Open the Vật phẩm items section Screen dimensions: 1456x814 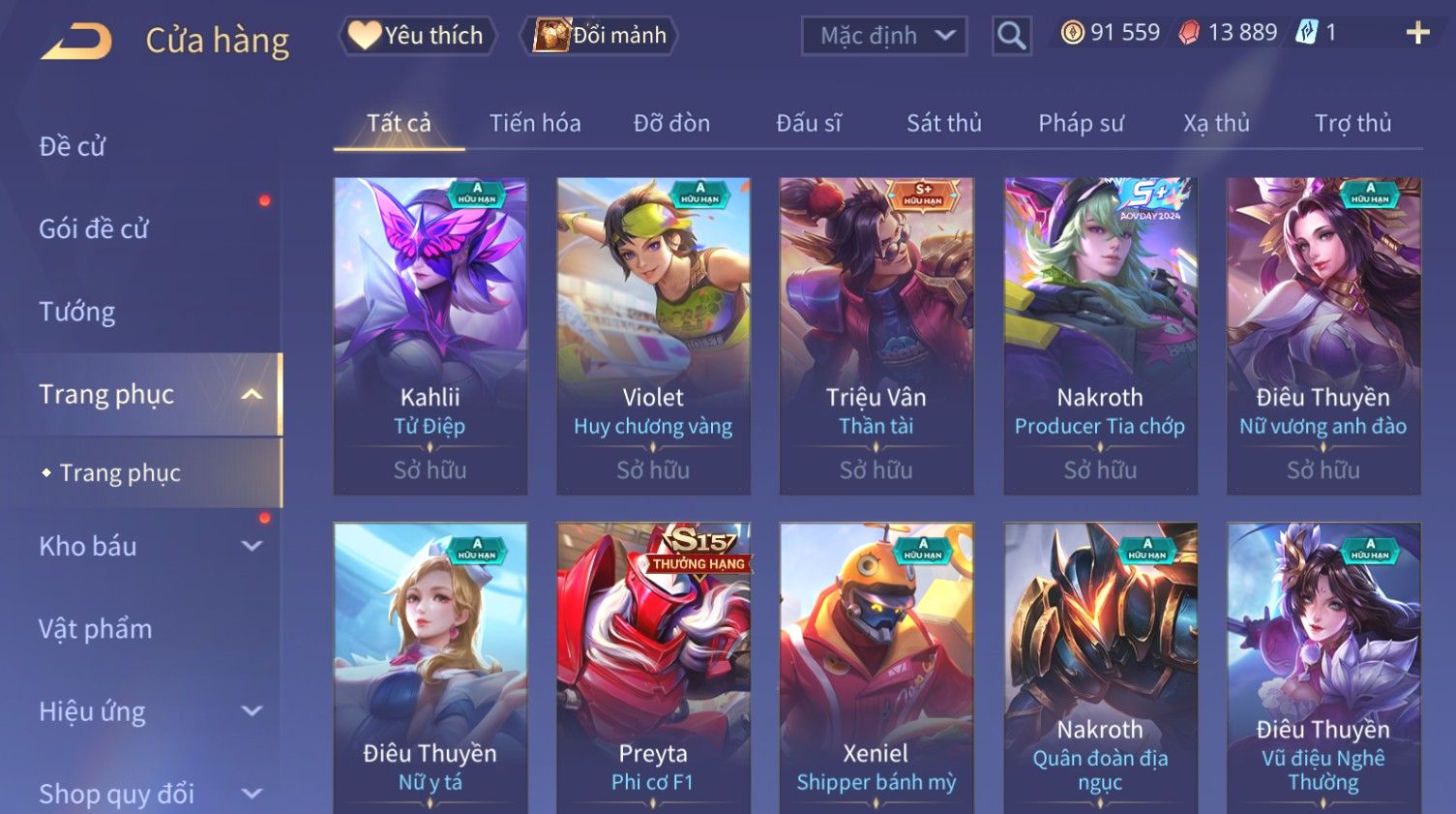tap(96, 629)
